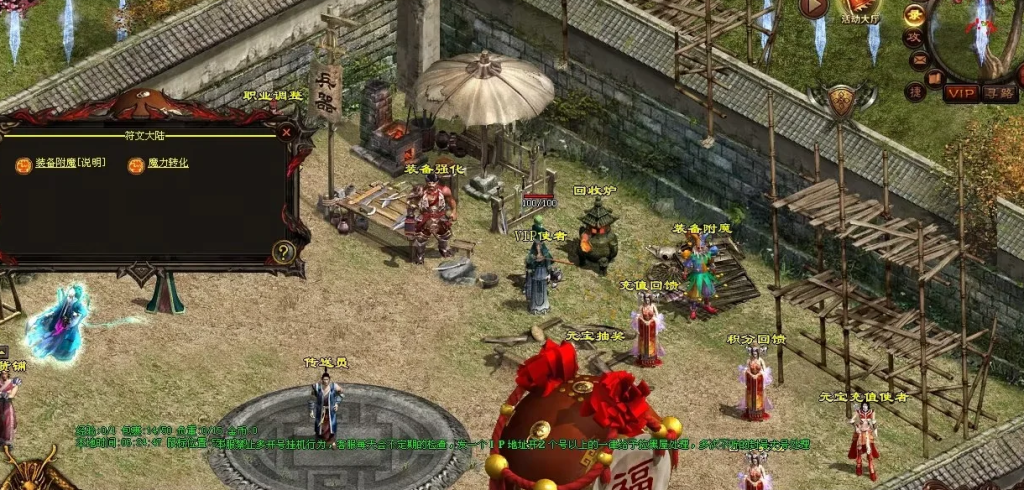Click the glowing gold button above 攻
The width and height of the screenshot is (1024, 490).
914,14
